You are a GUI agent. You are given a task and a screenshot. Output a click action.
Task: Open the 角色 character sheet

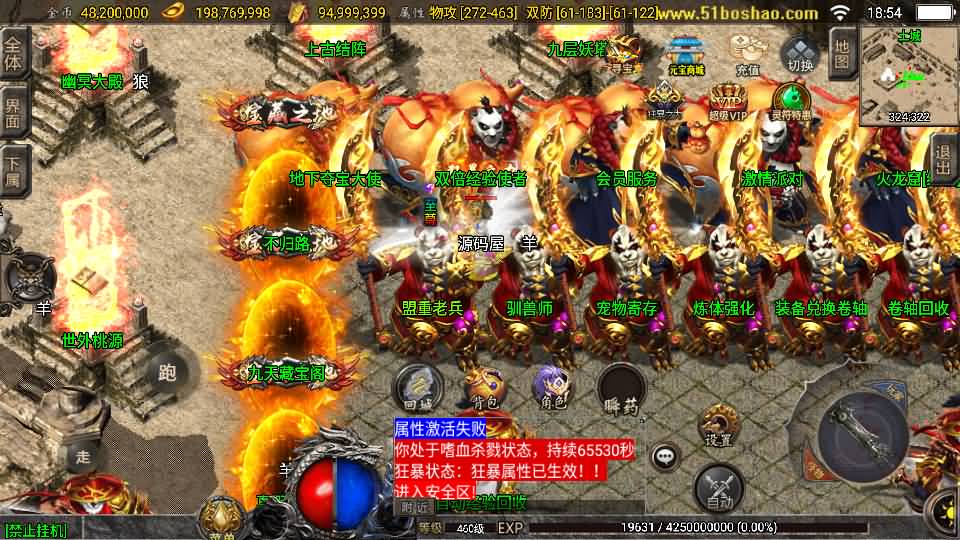coord(552,388)
